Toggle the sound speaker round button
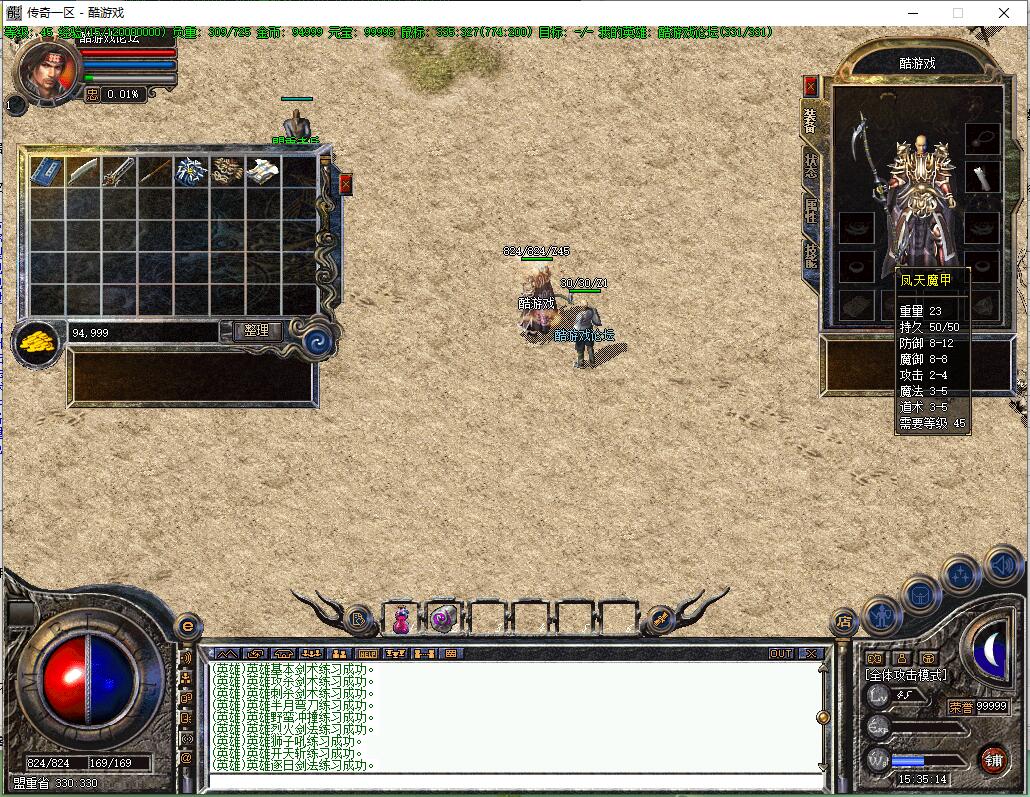Screen dimensions: 1030x797 click(1002, 565)
